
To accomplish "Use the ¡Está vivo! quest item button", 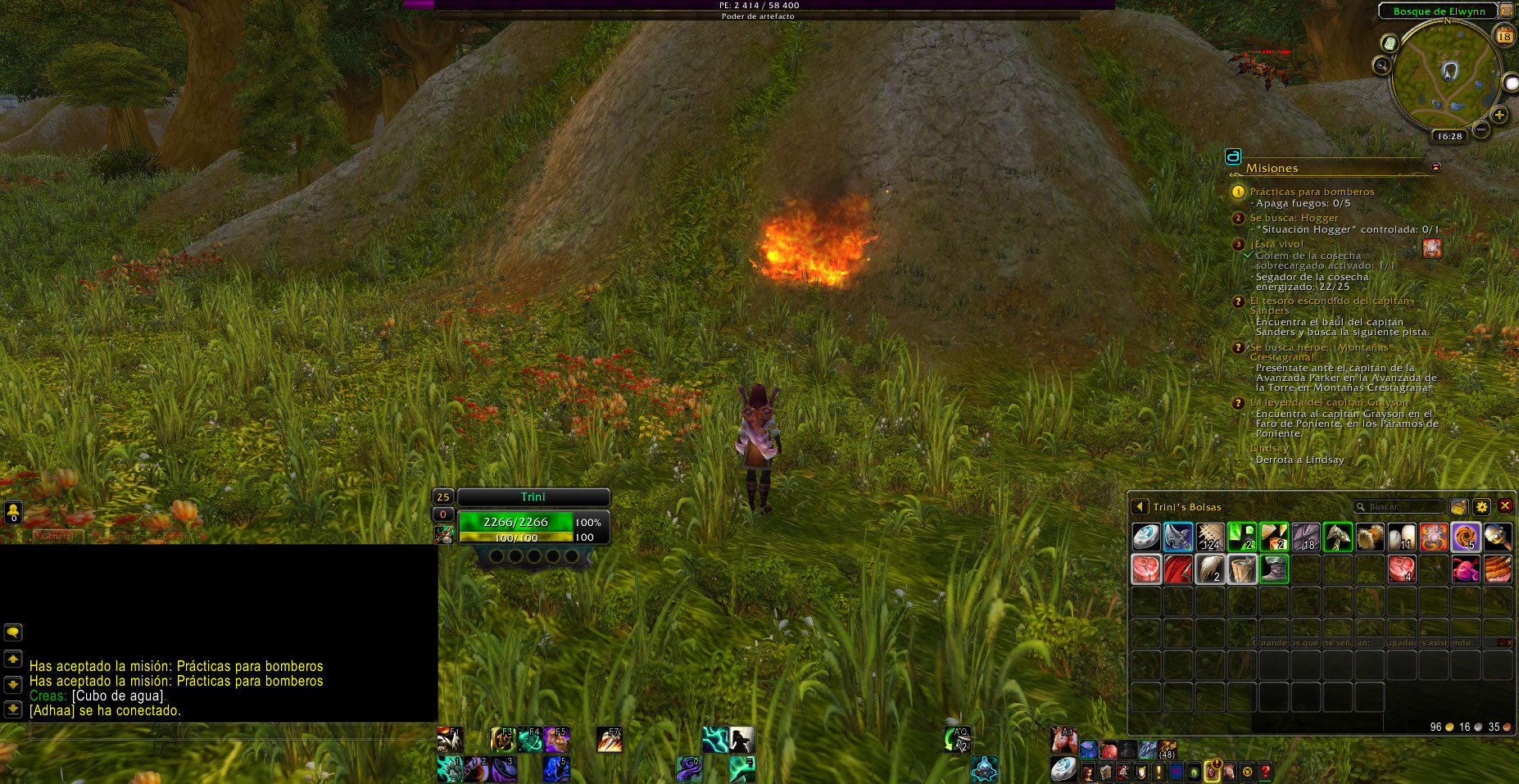I will [1432, 247].
